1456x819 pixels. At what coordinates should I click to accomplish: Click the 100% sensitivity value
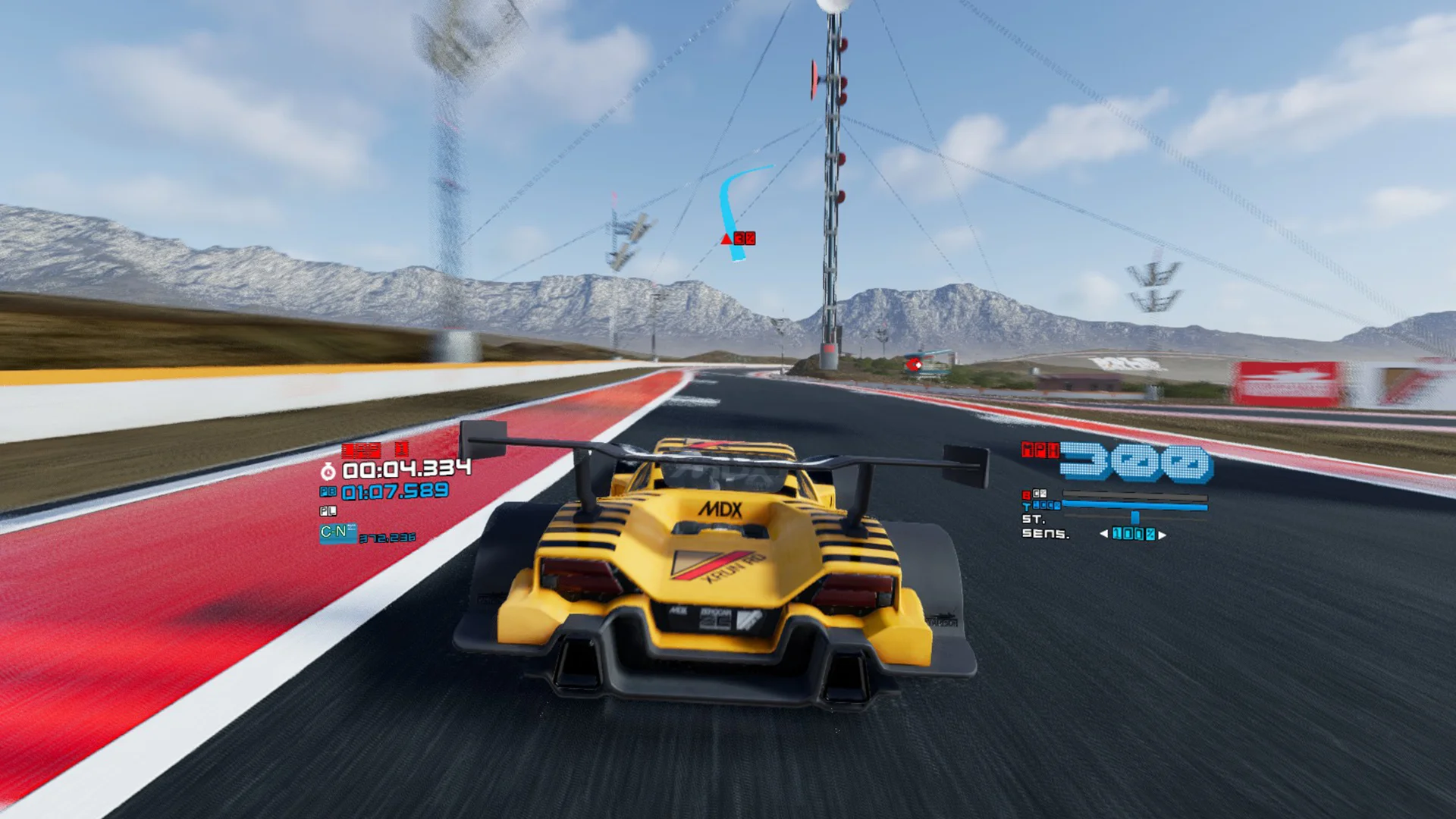point(1134,534)
